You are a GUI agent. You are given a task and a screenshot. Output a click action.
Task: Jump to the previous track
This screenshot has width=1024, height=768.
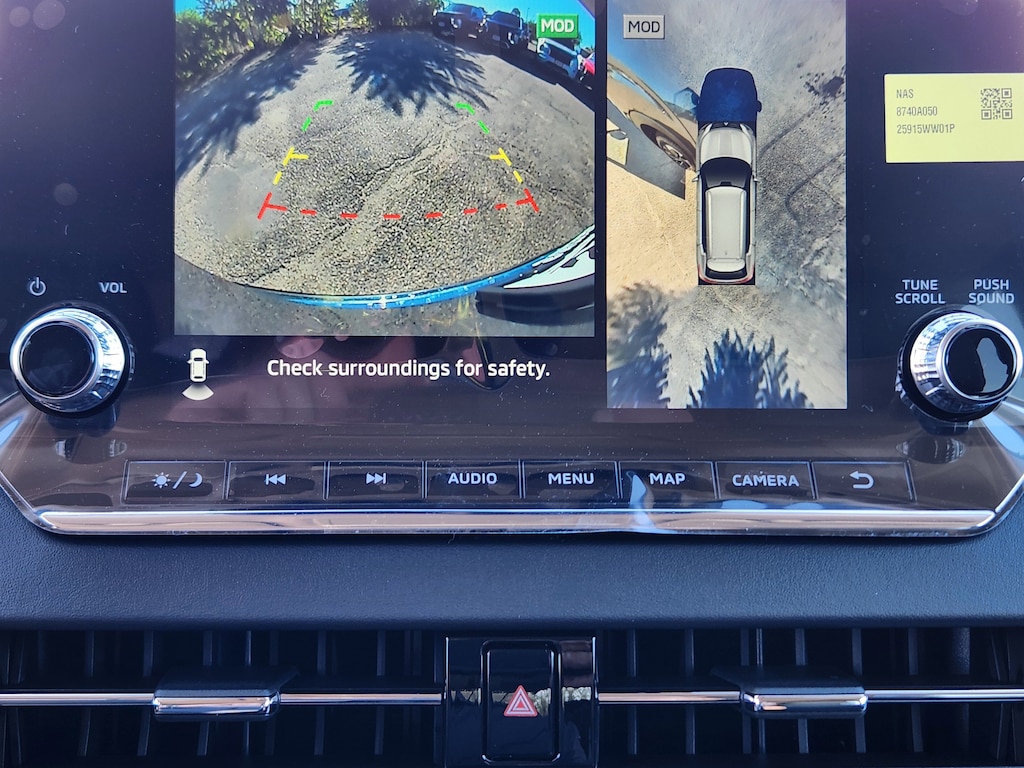(x=276, y=480)
